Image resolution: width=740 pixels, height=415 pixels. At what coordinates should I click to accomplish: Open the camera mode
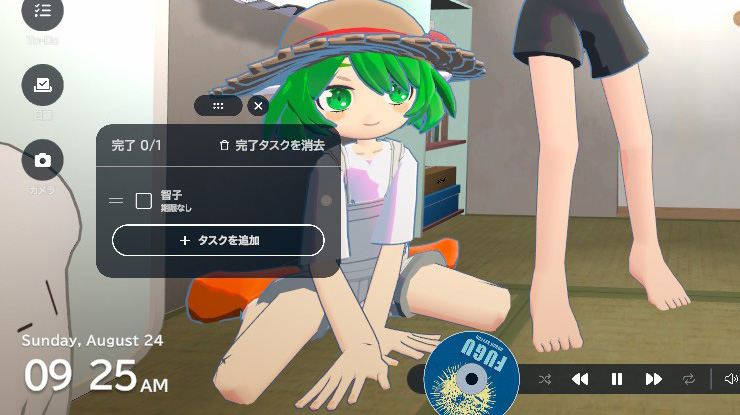[x=42, y=160]
